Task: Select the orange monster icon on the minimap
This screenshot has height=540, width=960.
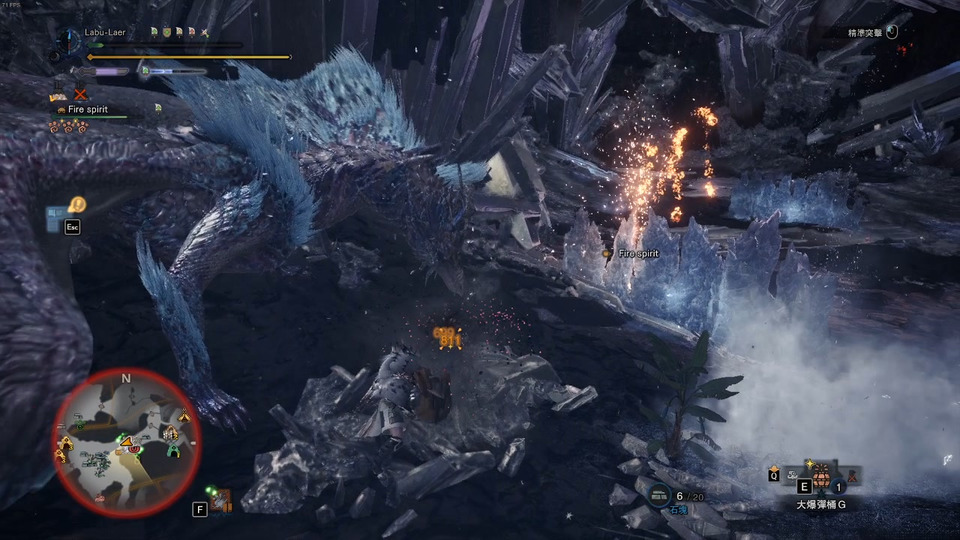Action: pyautogui.click(x=129, y=443)
